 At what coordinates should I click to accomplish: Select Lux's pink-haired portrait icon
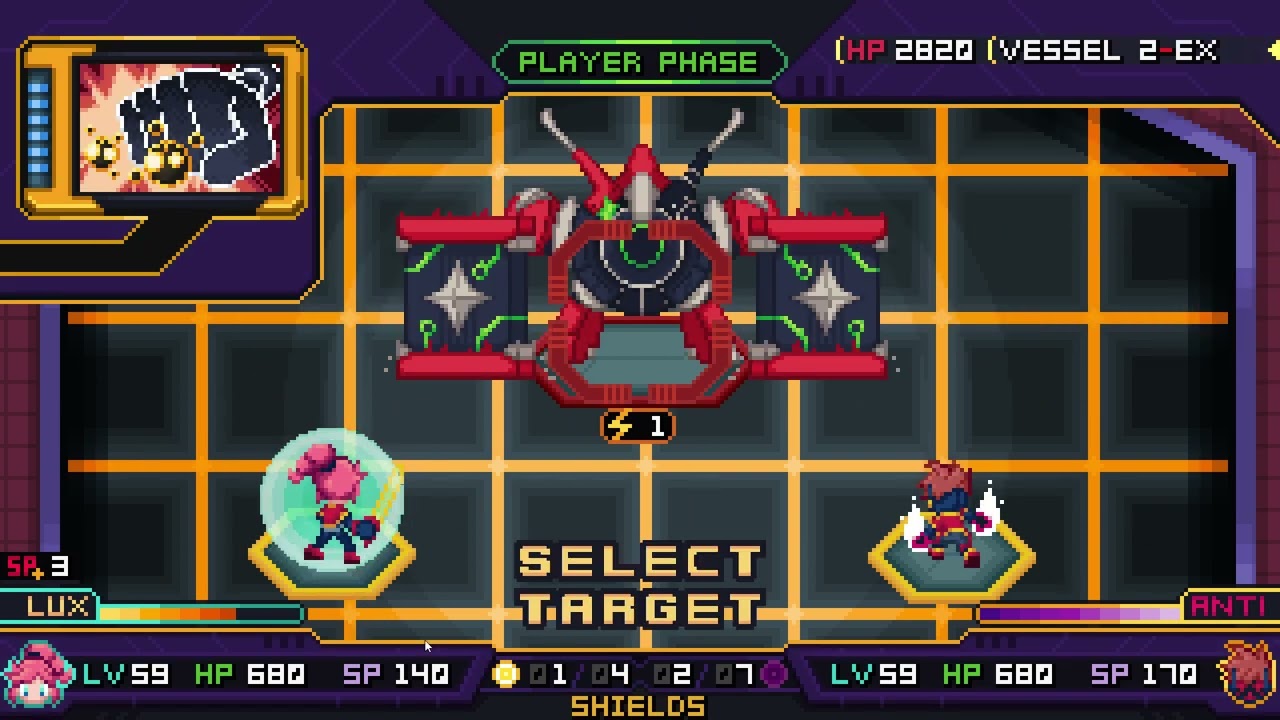click(37, 675)
